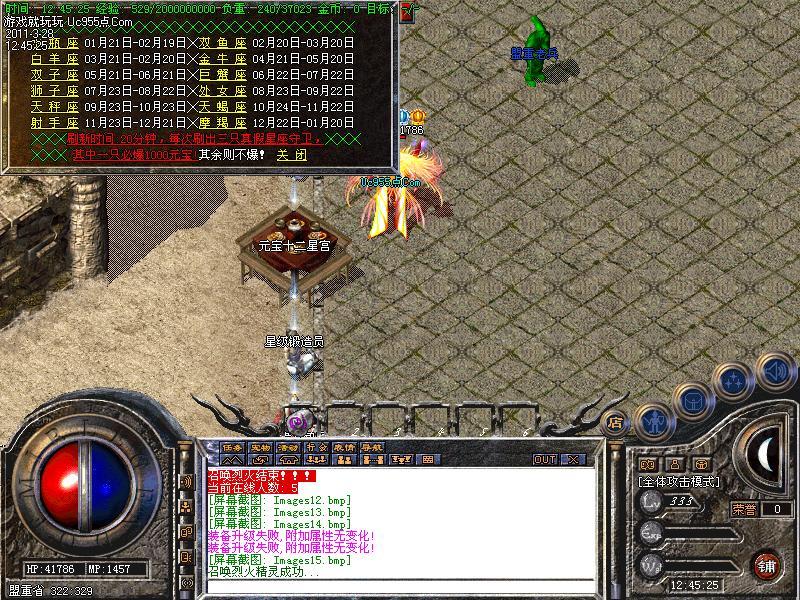Switch to the 活动 events tab
The image size is (800, 600).
[x=288, y=447]
